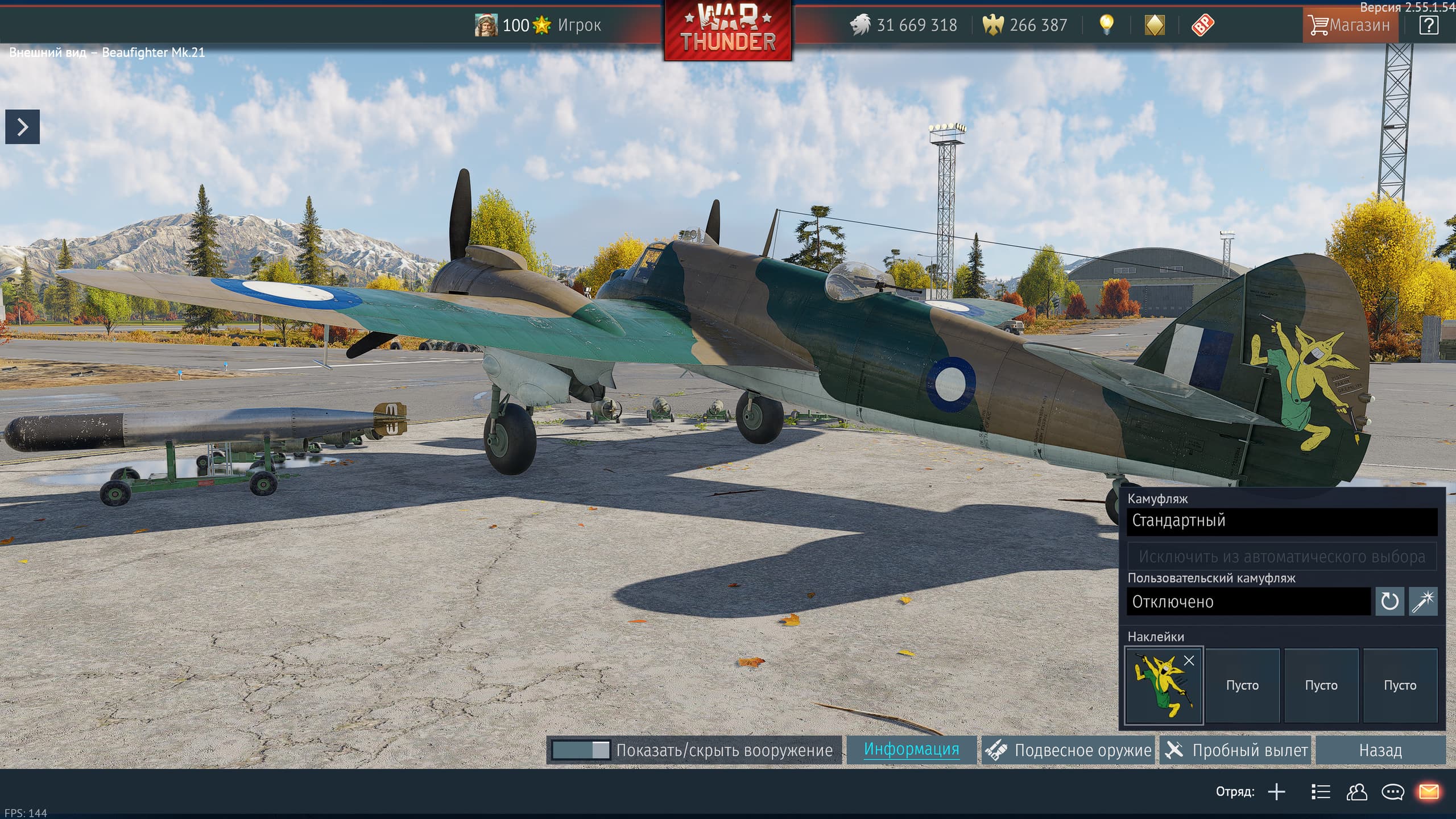Open the Магазин store
This screenshot has width=1456, height=819.
[1350, 25]
